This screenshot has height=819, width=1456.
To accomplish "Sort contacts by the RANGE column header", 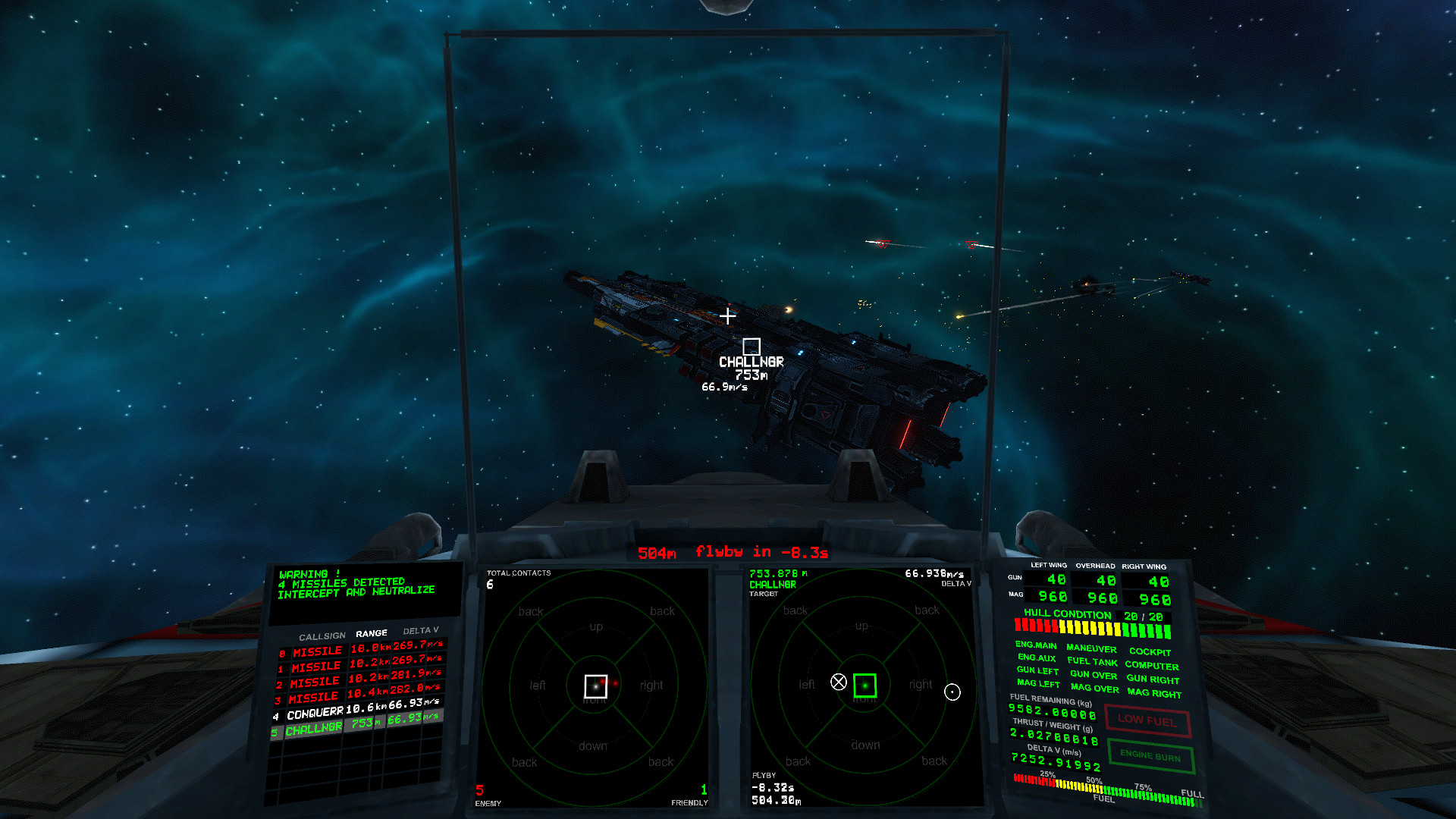I will click(372, 633).
